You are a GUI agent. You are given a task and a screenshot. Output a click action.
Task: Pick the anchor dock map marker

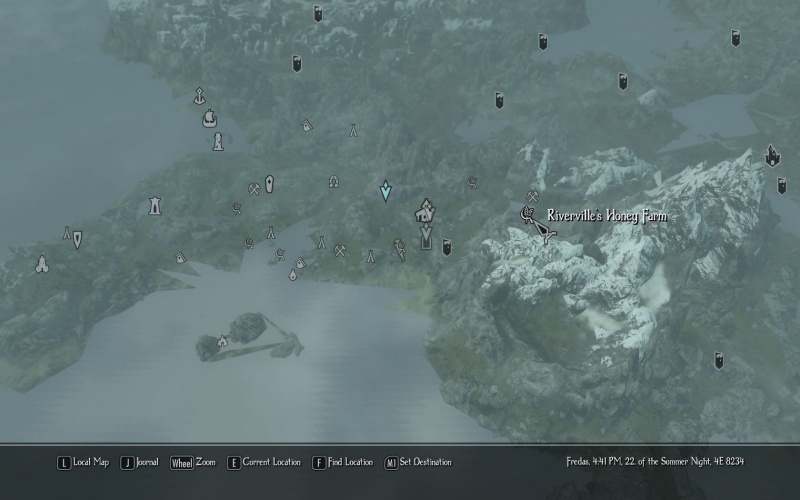click(200, 96)
